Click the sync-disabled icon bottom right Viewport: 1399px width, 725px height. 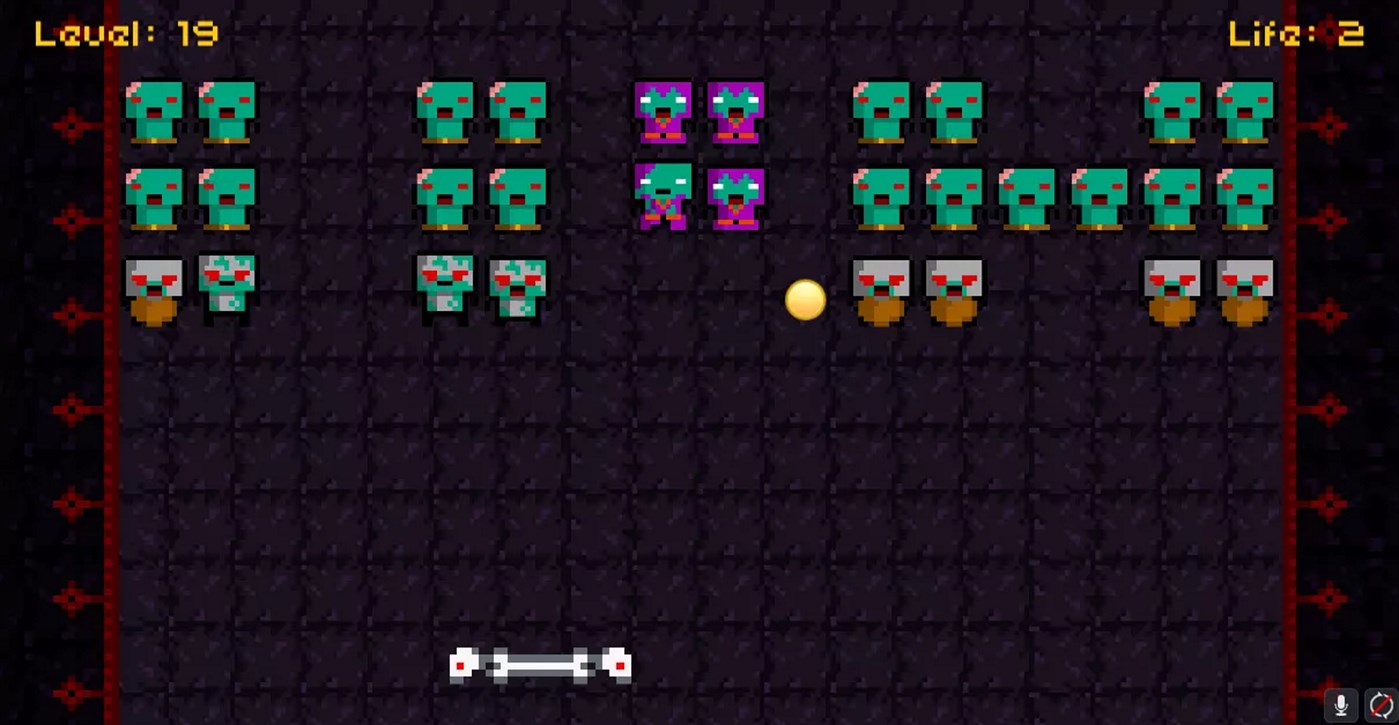click(1381, 703)
